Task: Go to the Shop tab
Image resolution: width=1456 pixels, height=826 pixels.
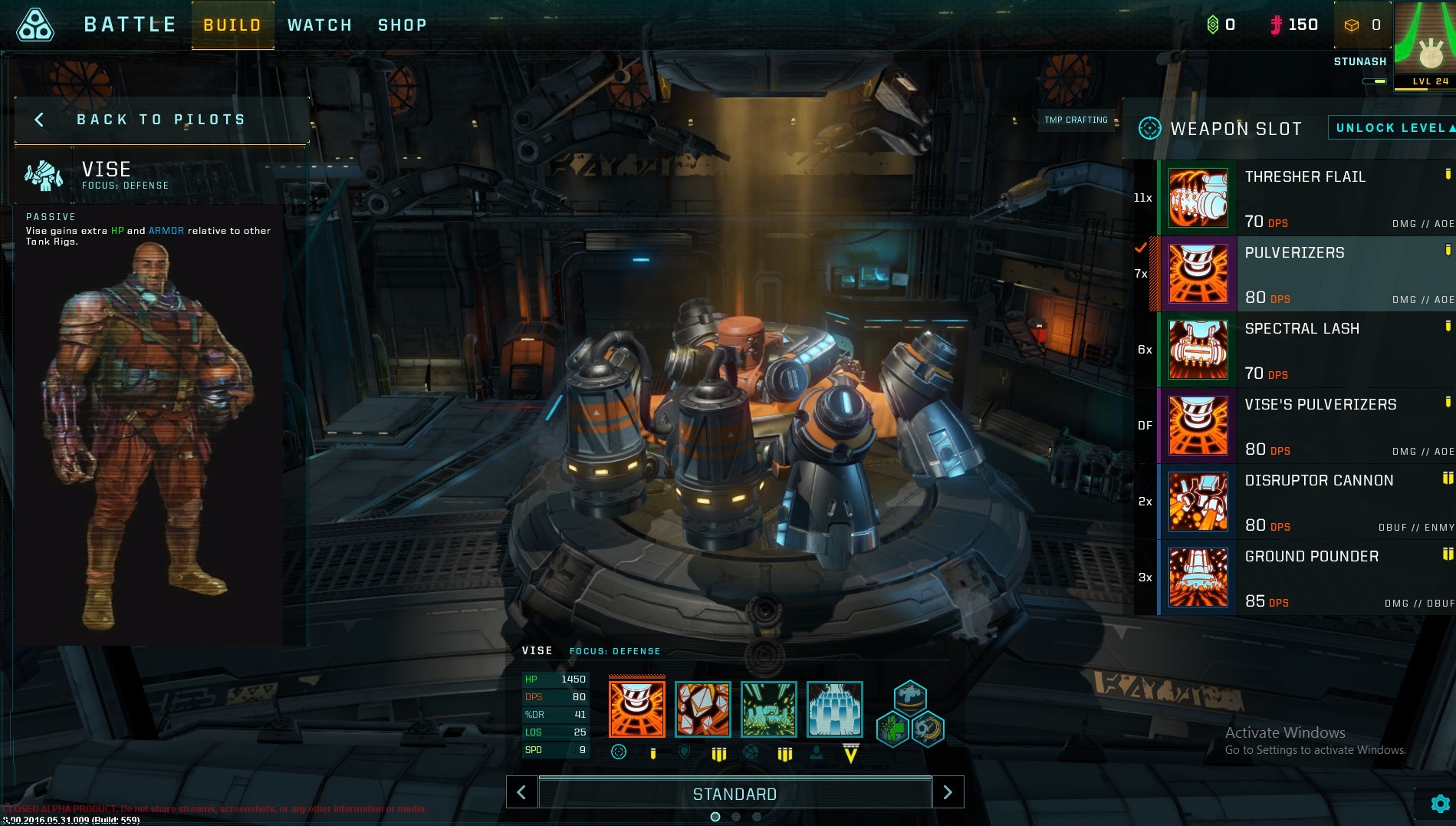Action: [x=402, y=25]
